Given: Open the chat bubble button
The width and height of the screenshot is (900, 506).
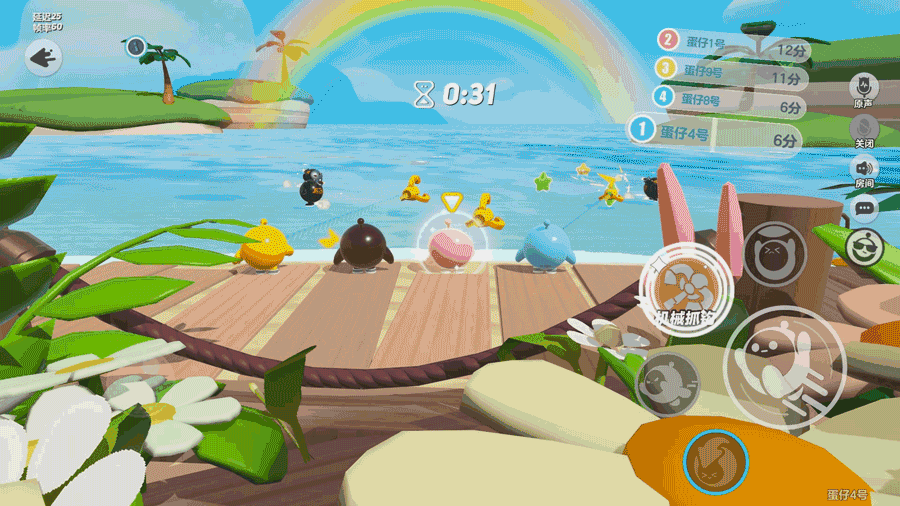Looking at the screenshot, I should click(x=863, y=209).
